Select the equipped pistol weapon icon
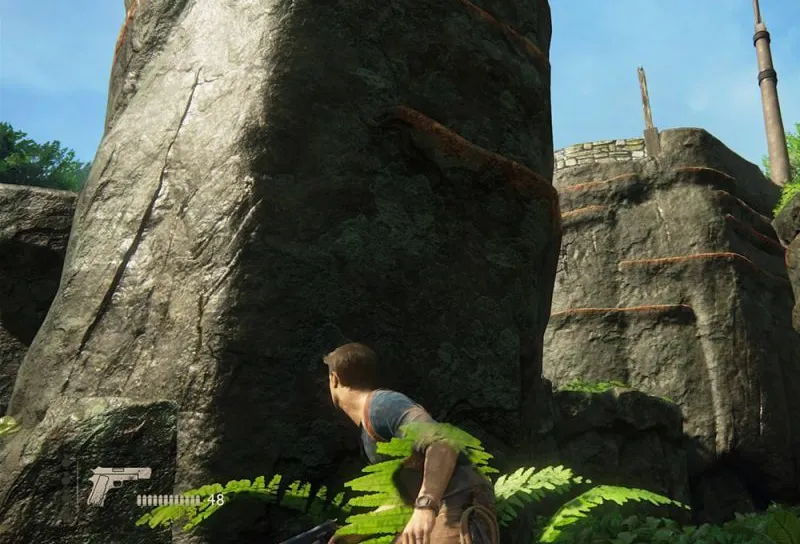This screenshot has height=544, width=800. pyautogui.click(x=116, y=482)
